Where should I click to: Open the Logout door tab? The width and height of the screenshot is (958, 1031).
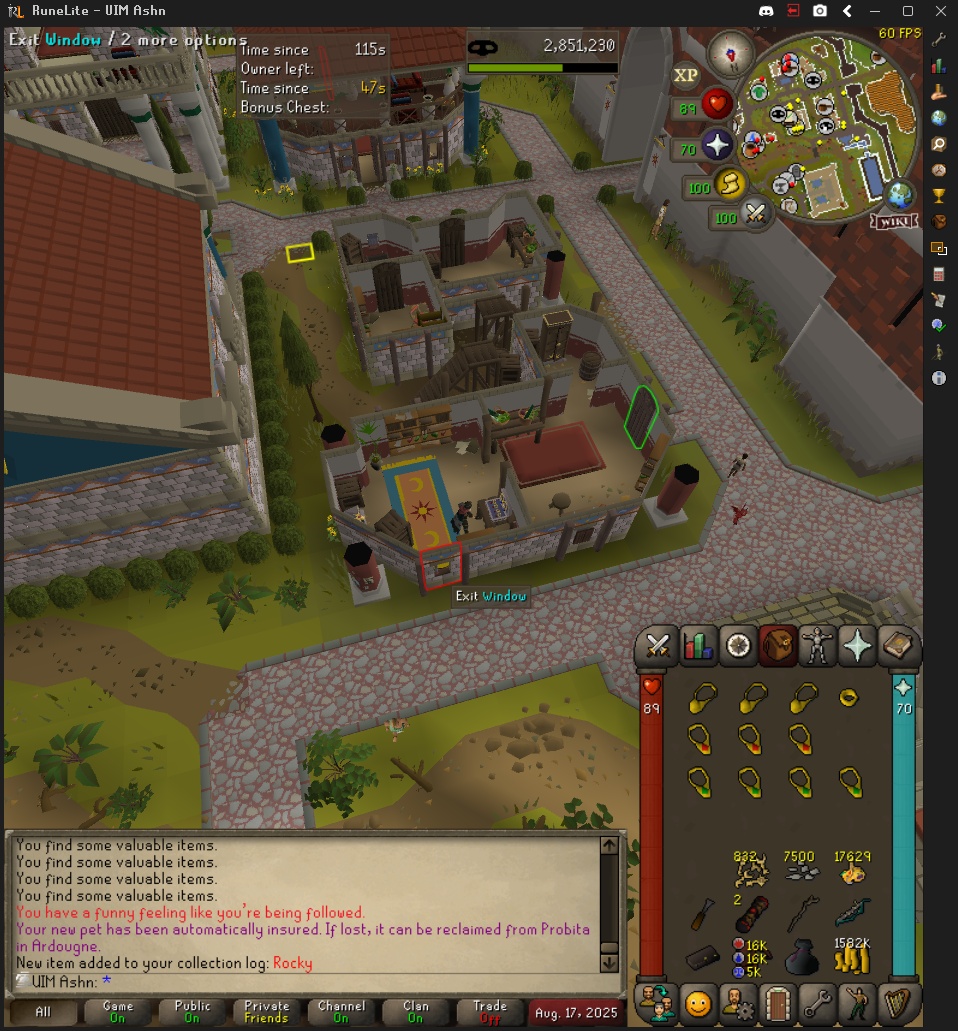point(777,1002)
